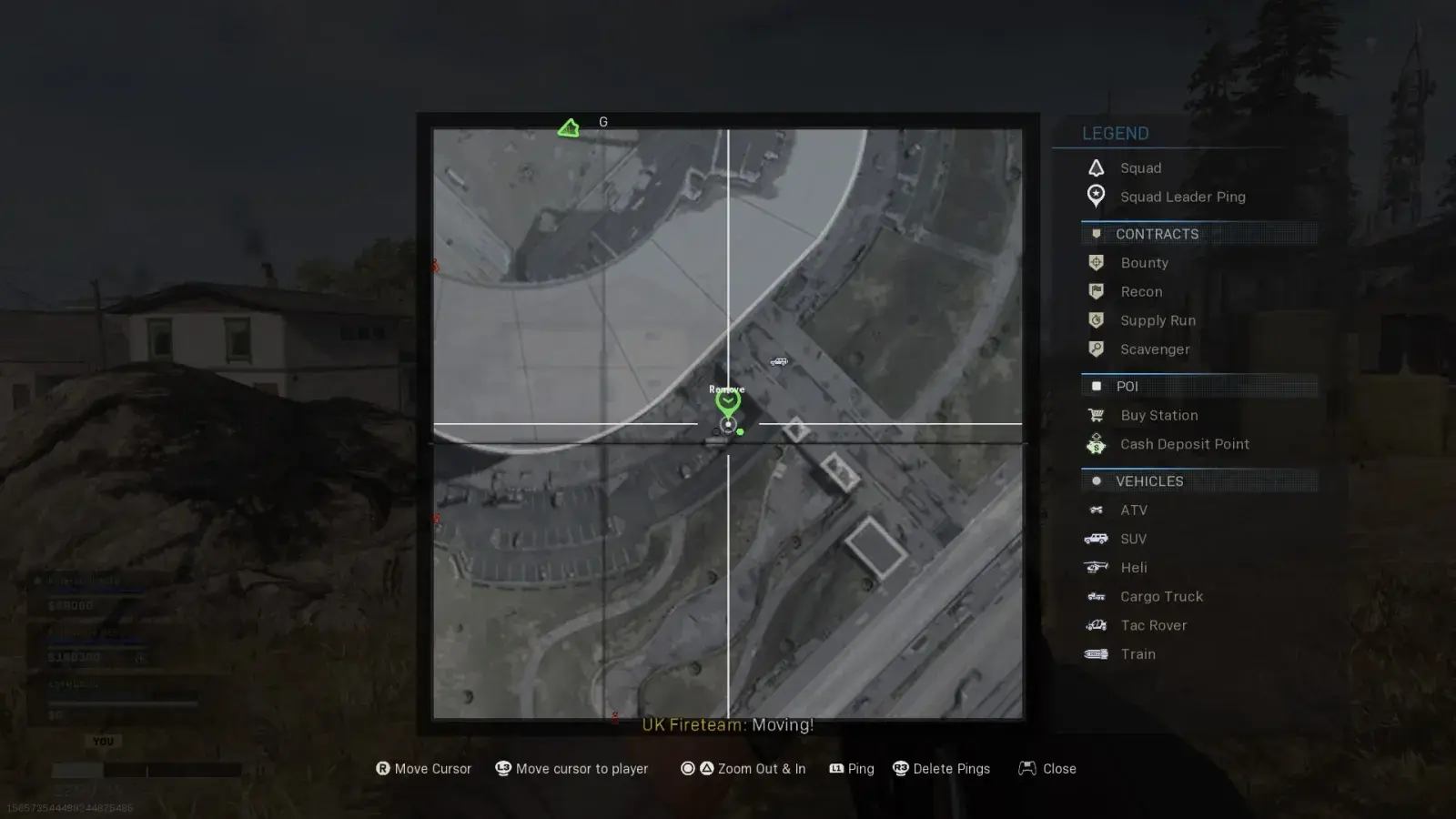Image resolution: width=1456 pixels, height=819 pixels.
Task: Toggle the Vehicles legend category
Action: 1149,481
